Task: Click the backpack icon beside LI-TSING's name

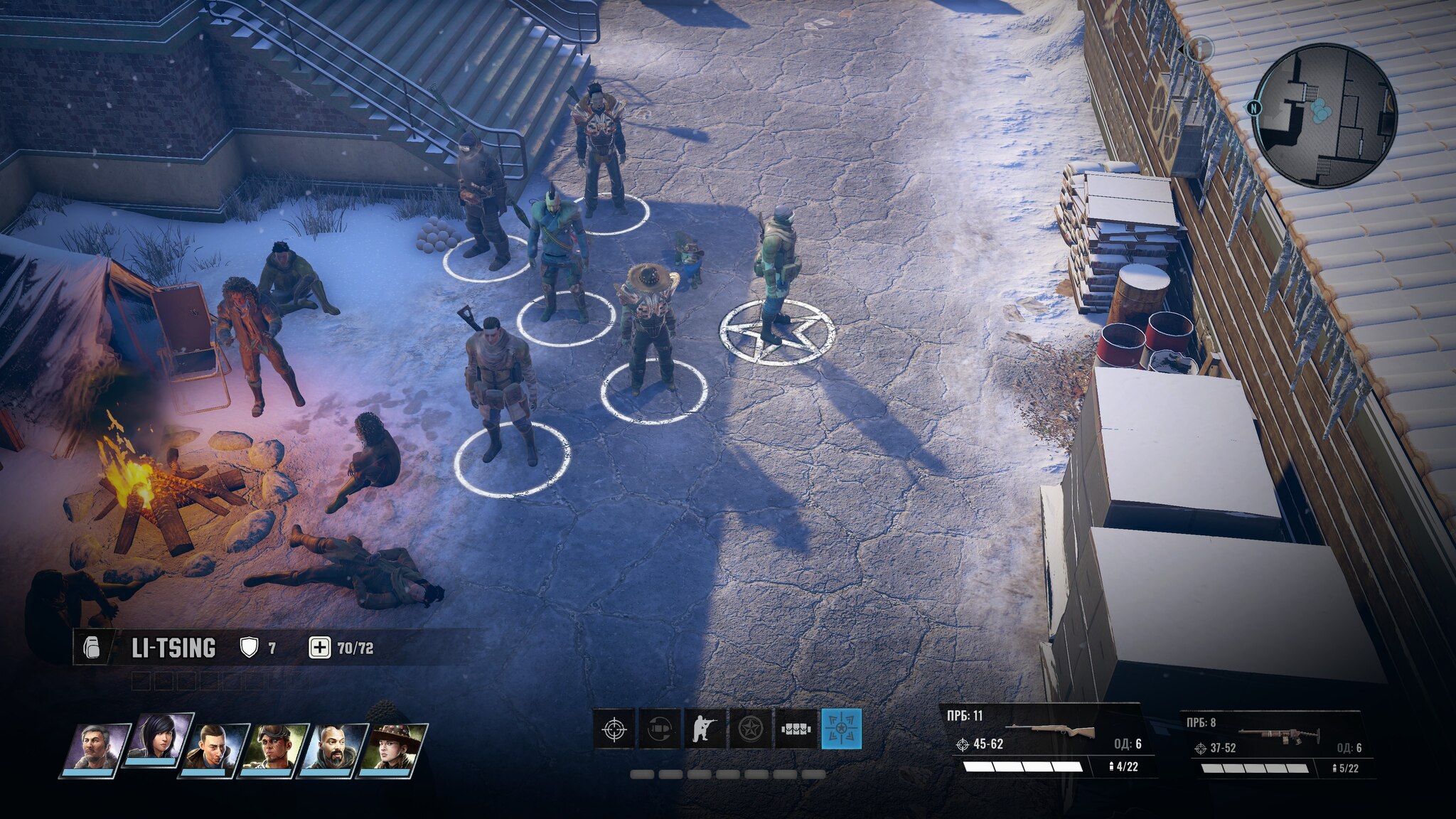Action: (92, 648)
